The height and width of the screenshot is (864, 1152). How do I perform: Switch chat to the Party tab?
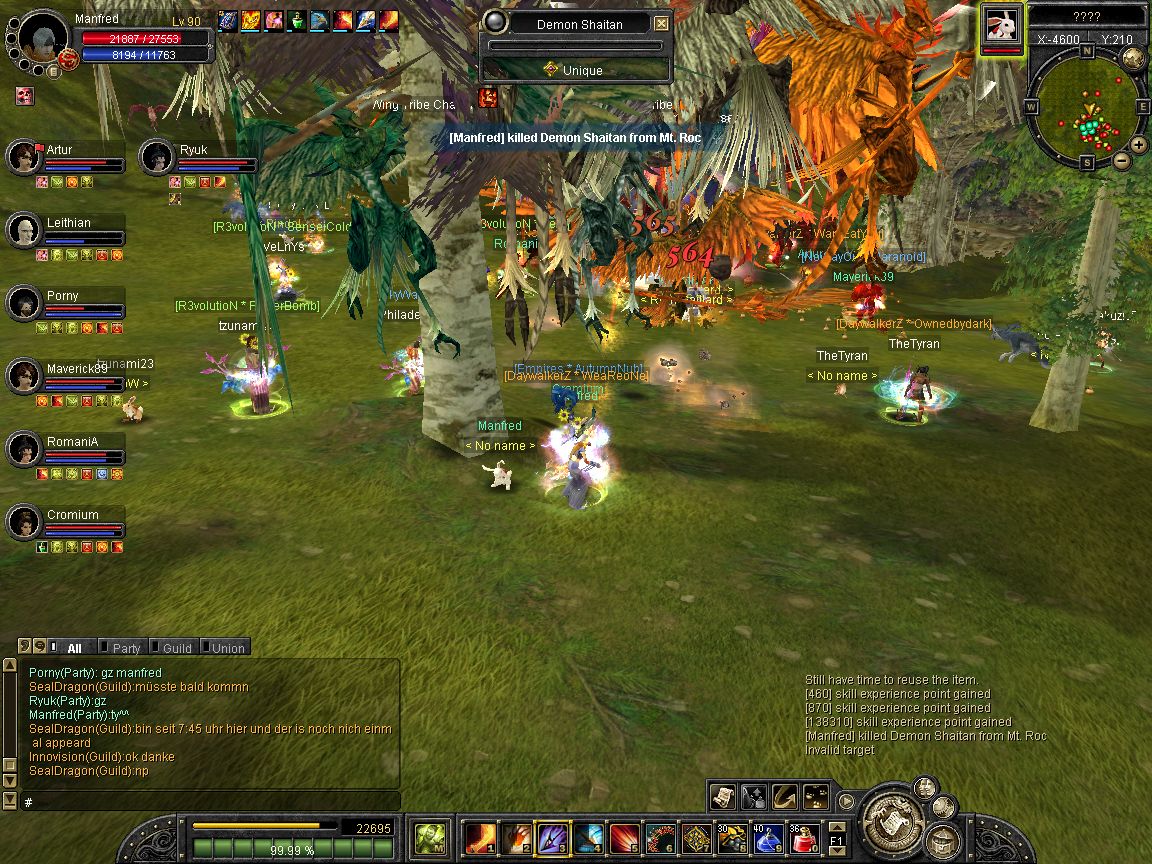tap(125, 648)
